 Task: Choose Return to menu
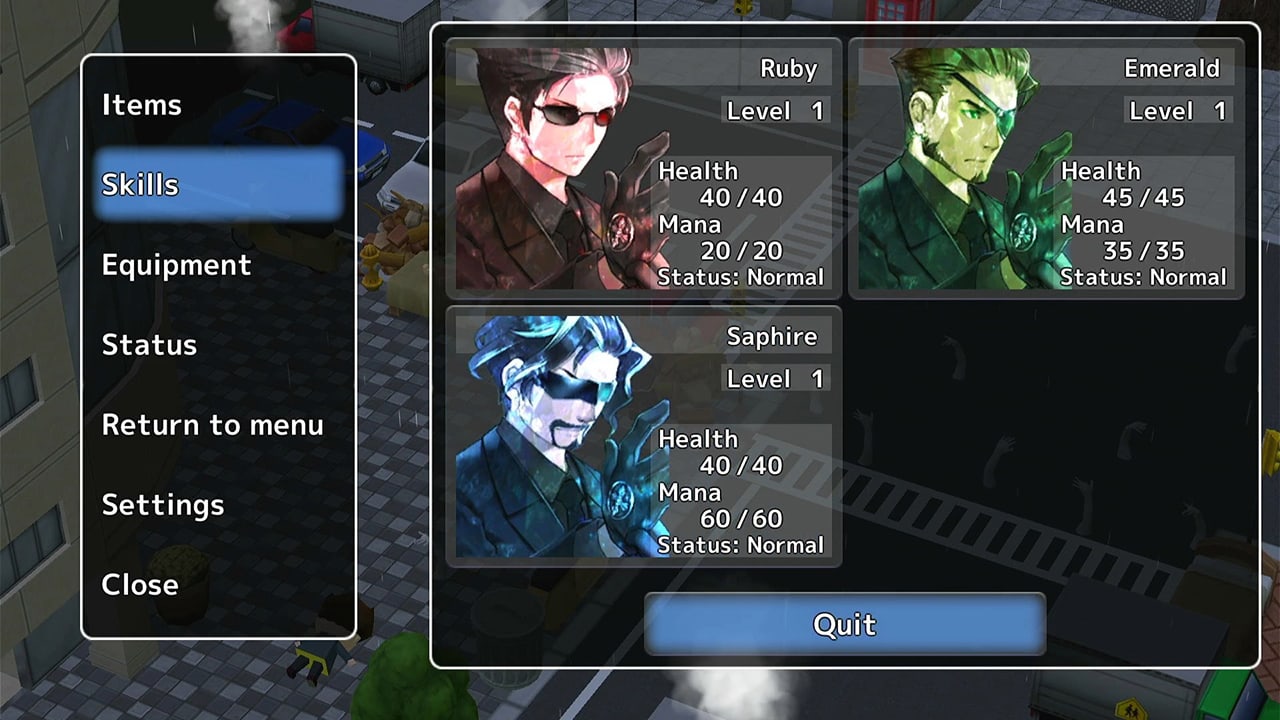point(212,425)
